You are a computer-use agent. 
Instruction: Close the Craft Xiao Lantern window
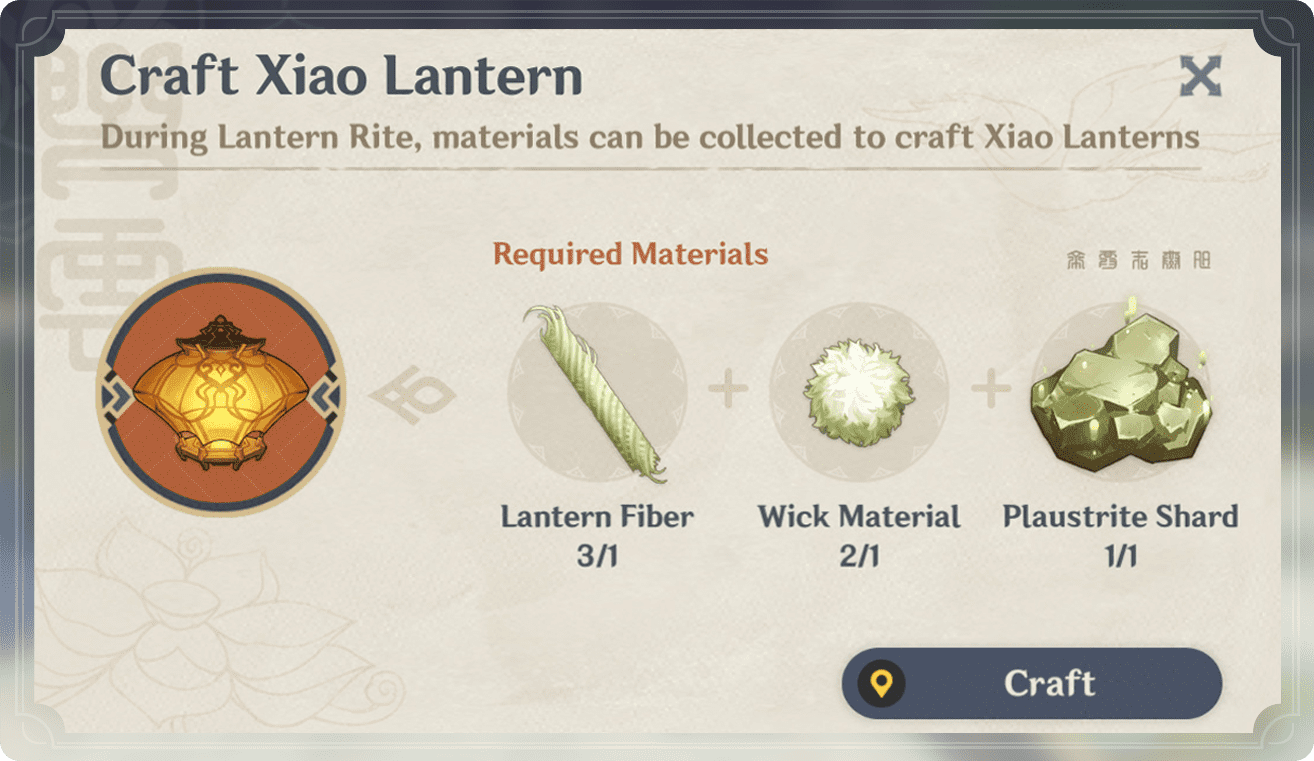coord(1200,76)
